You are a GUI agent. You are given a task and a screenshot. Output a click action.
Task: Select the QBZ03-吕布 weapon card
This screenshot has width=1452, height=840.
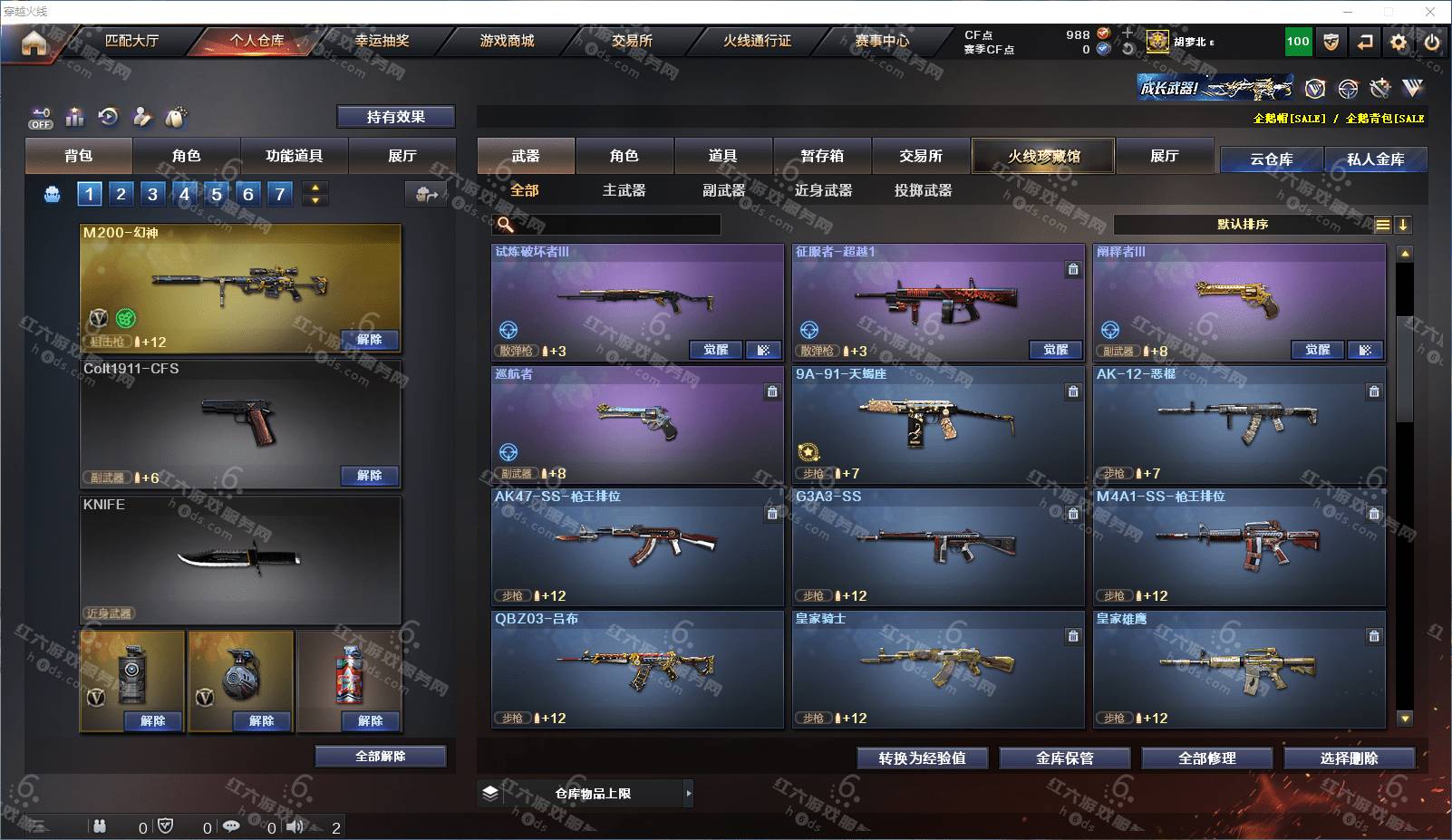click(636, 669)
